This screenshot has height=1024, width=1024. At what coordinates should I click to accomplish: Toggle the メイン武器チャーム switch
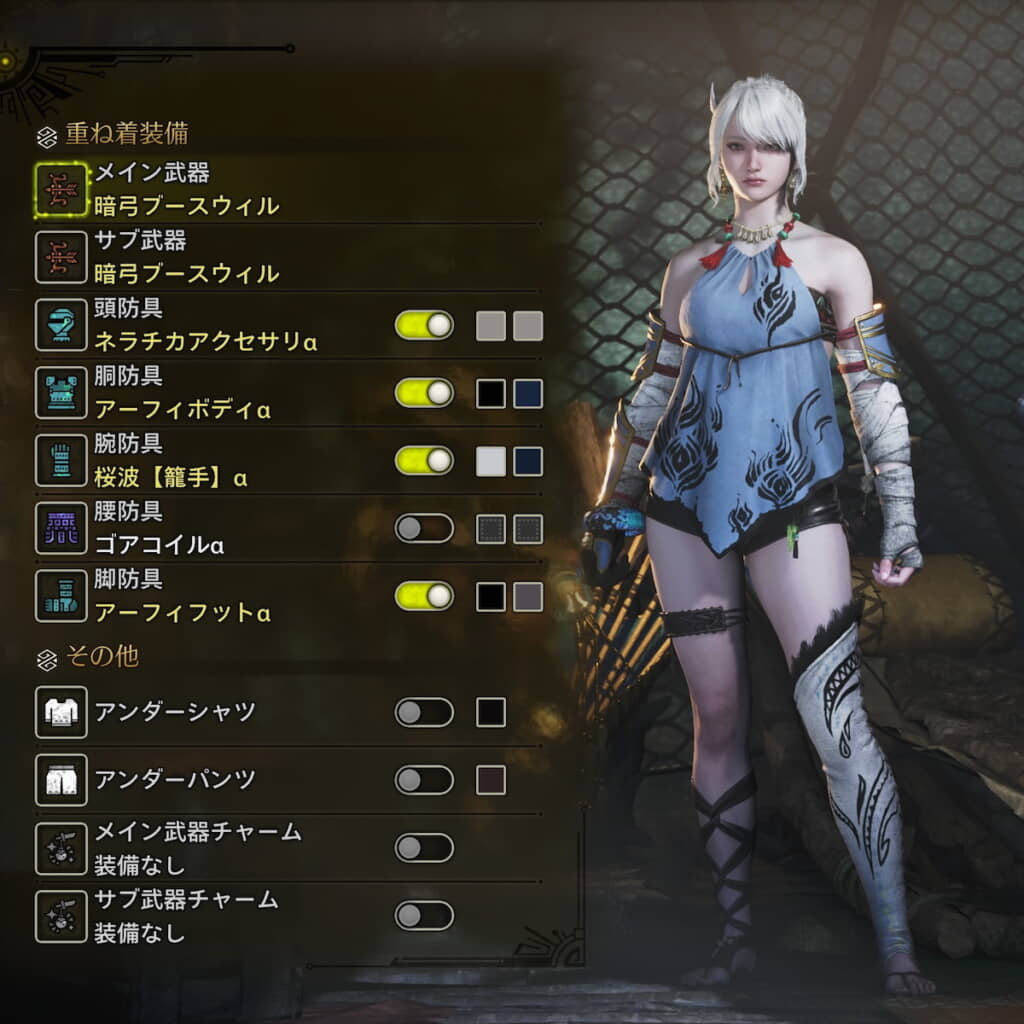(x=424, y=848)
